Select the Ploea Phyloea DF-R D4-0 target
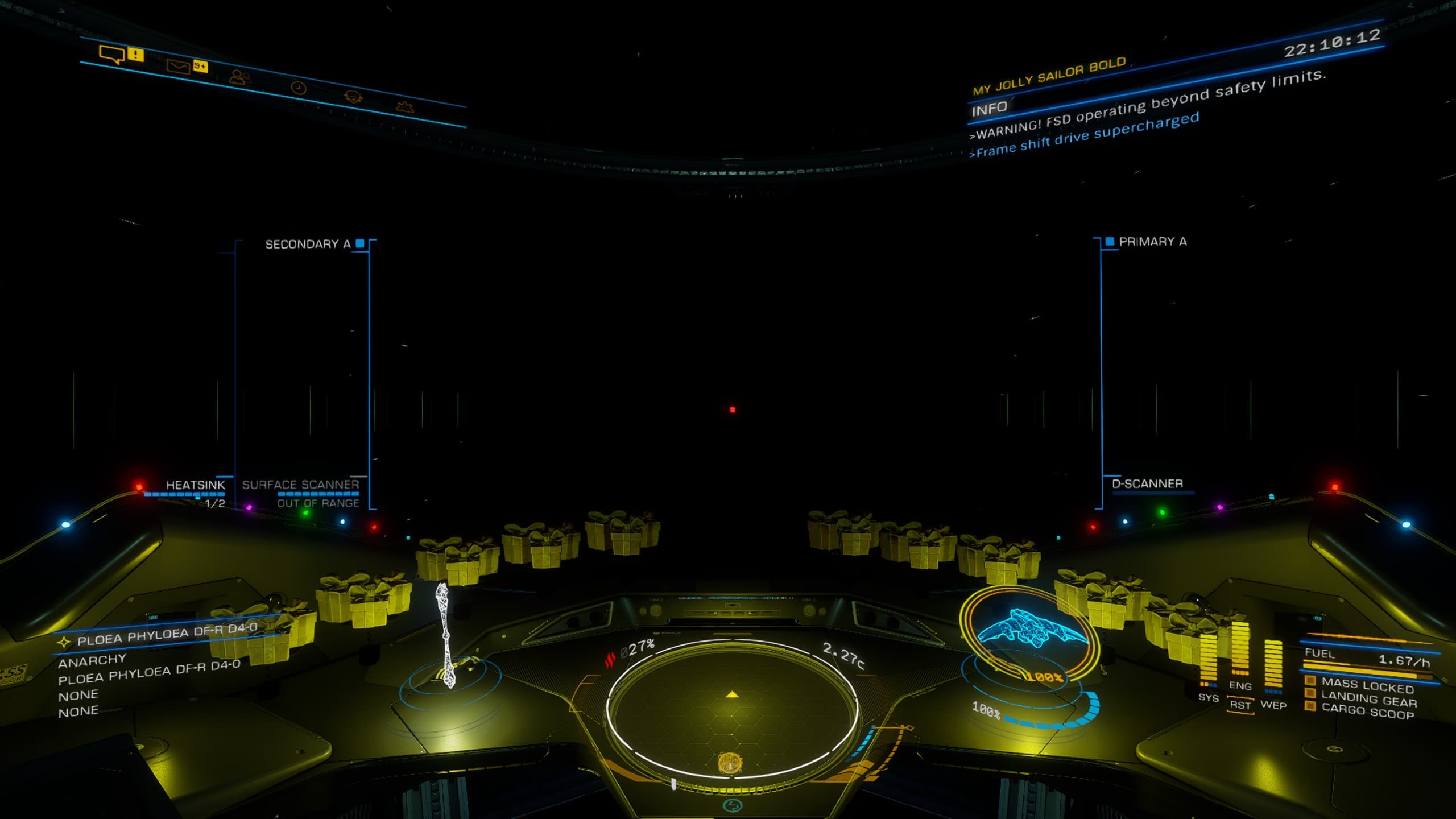 [167, 634]
